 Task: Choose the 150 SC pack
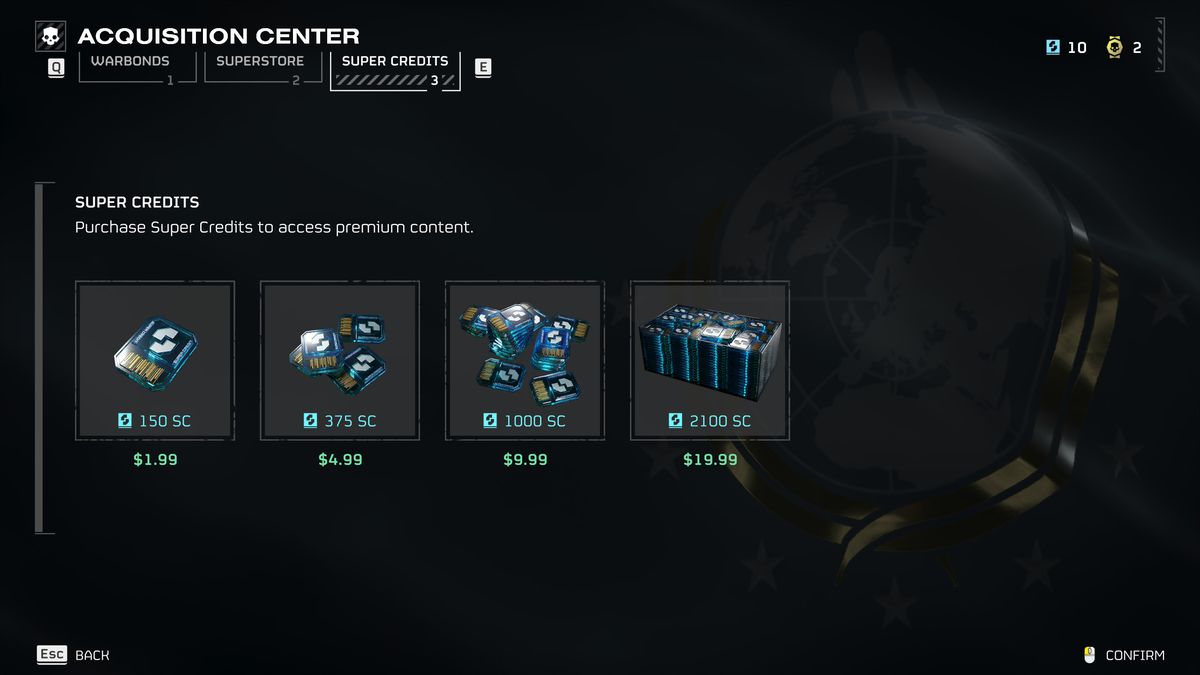(155, 361)
